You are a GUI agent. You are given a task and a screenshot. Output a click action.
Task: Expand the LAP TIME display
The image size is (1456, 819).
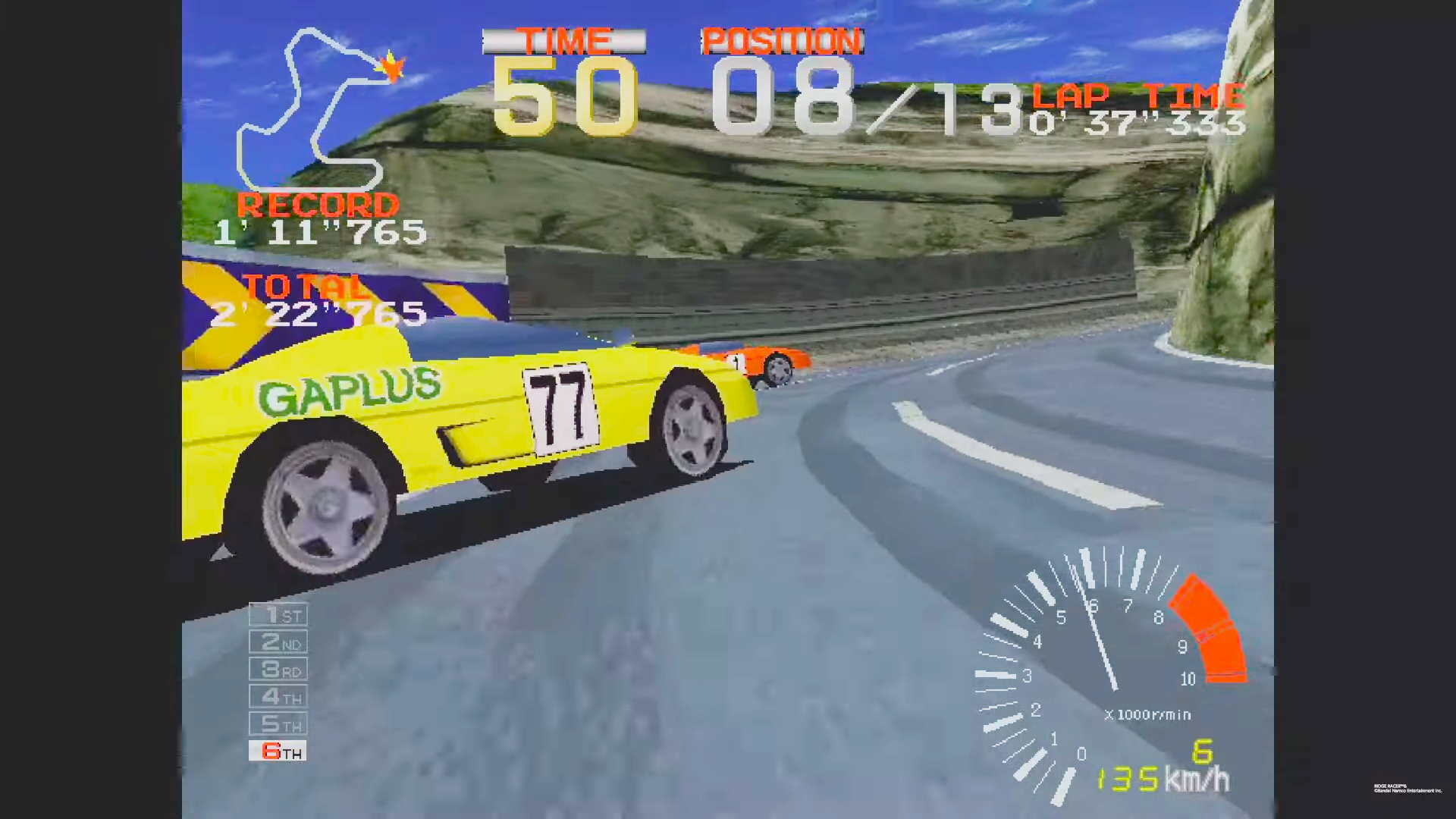[1137, 95]
